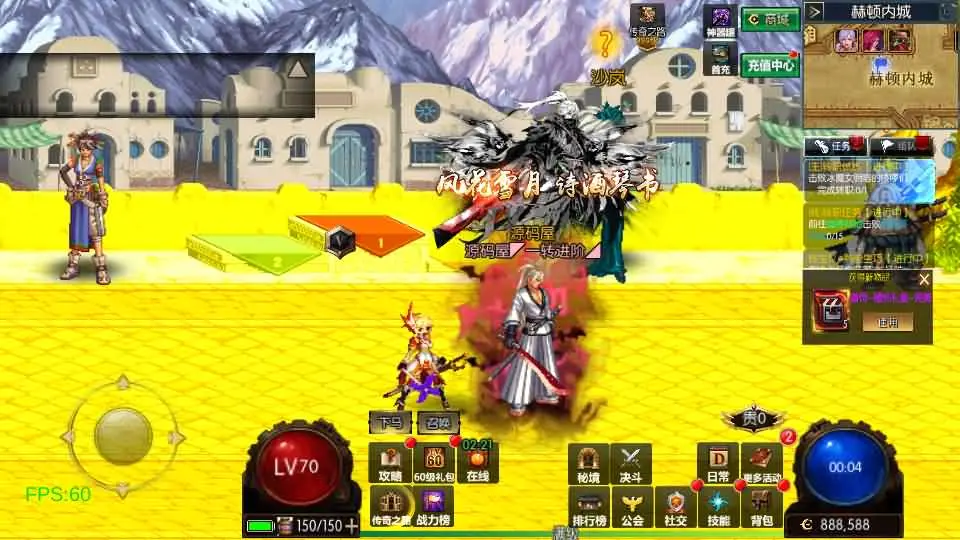The image size is (960, 540).
Task: Open the 背包 backpack
Action: (760, 507)
